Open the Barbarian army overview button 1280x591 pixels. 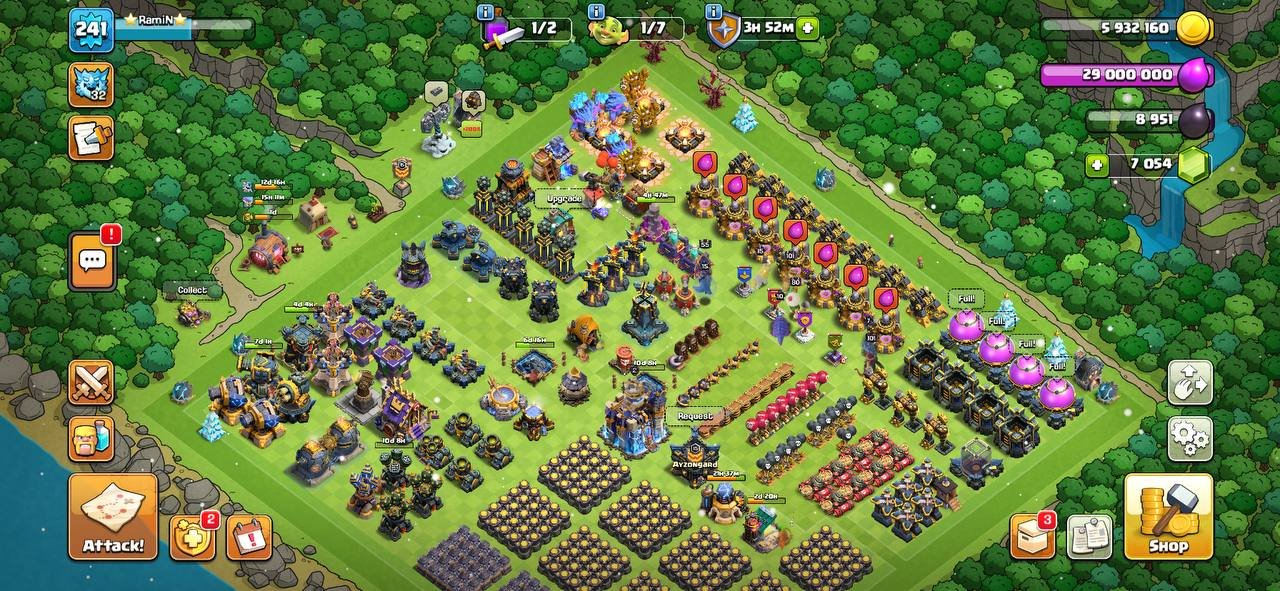pos(91,437)
